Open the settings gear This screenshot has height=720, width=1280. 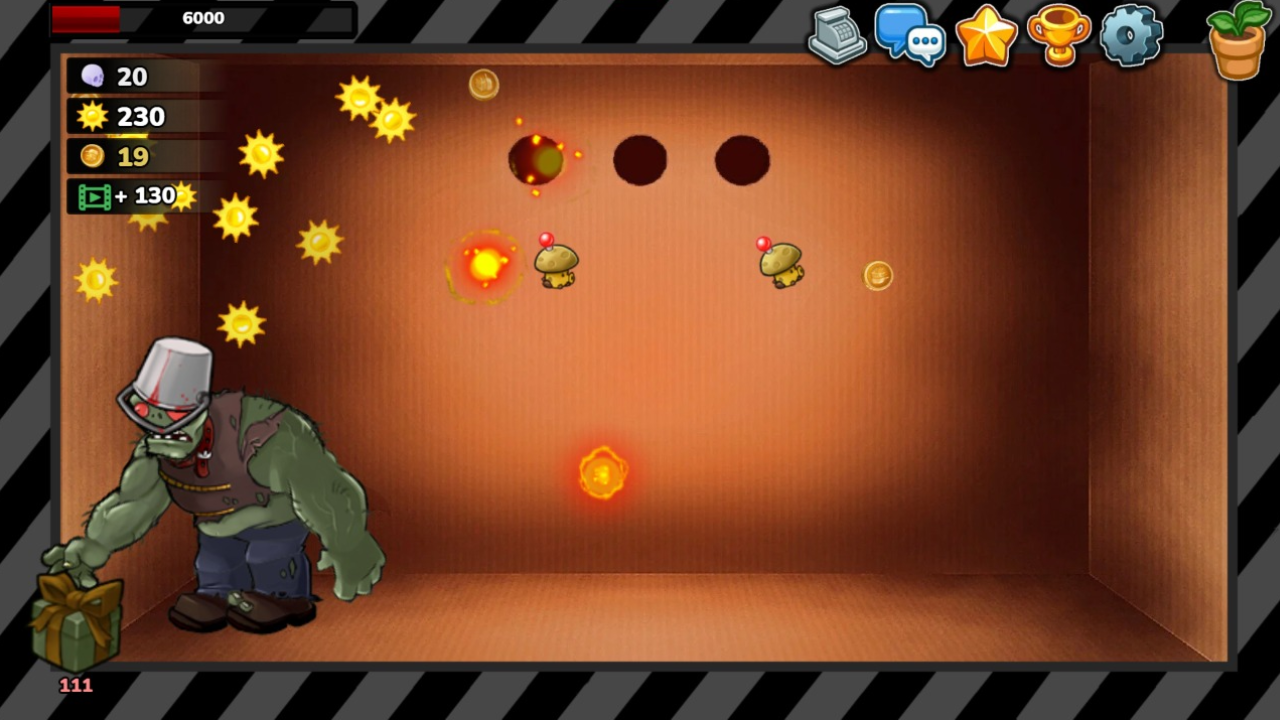1131,37
